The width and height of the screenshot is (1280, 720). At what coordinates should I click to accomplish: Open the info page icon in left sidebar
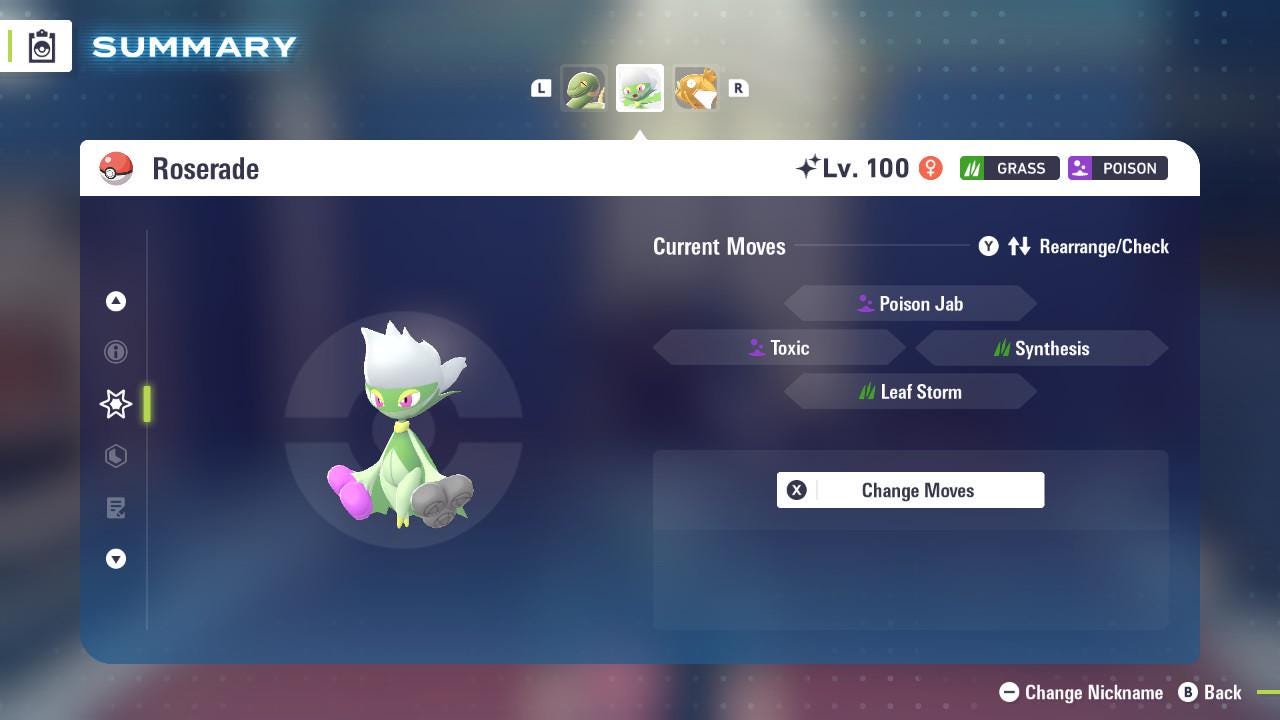116,352
